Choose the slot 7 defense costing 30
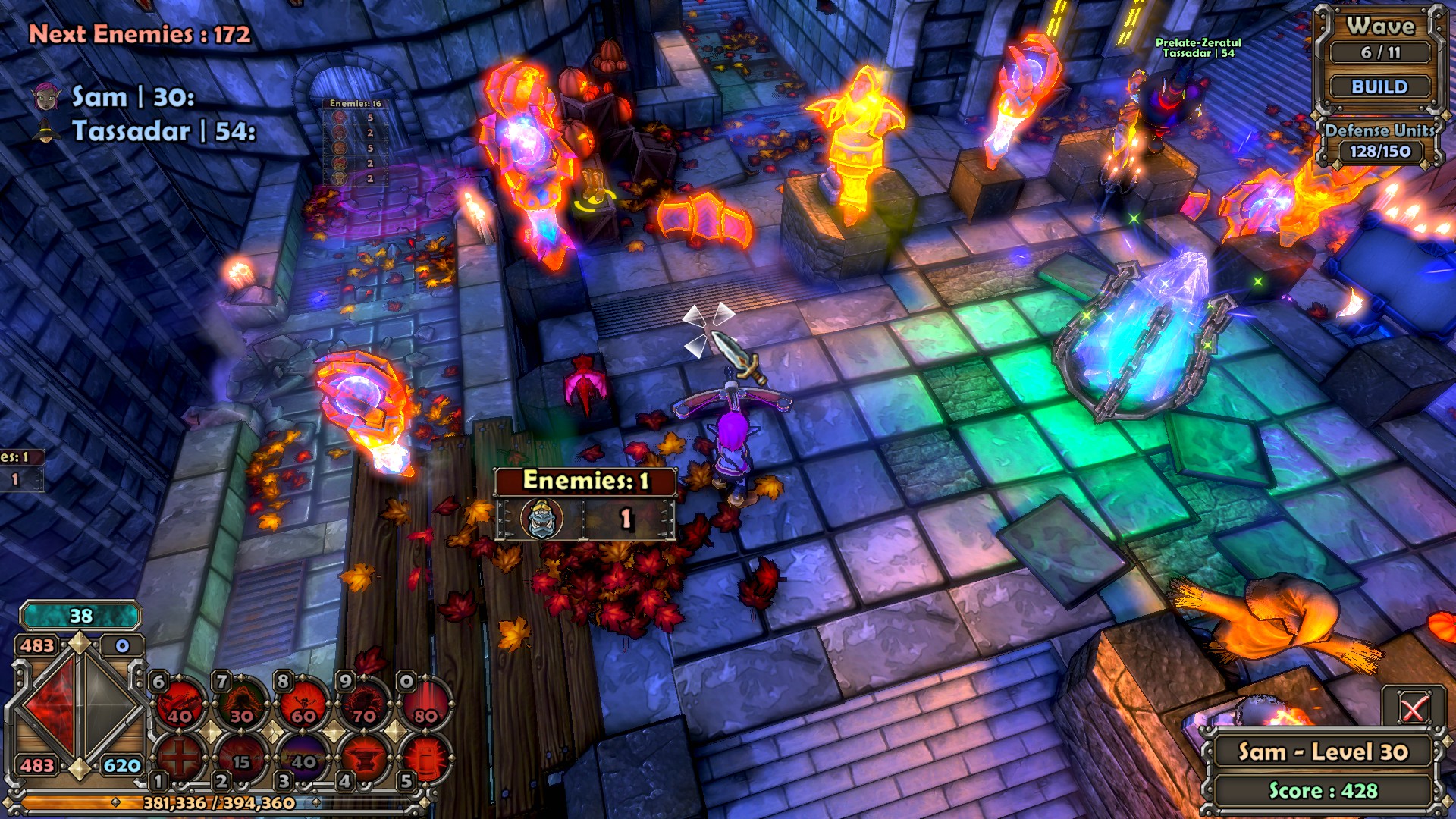 (x=242, y=705)
